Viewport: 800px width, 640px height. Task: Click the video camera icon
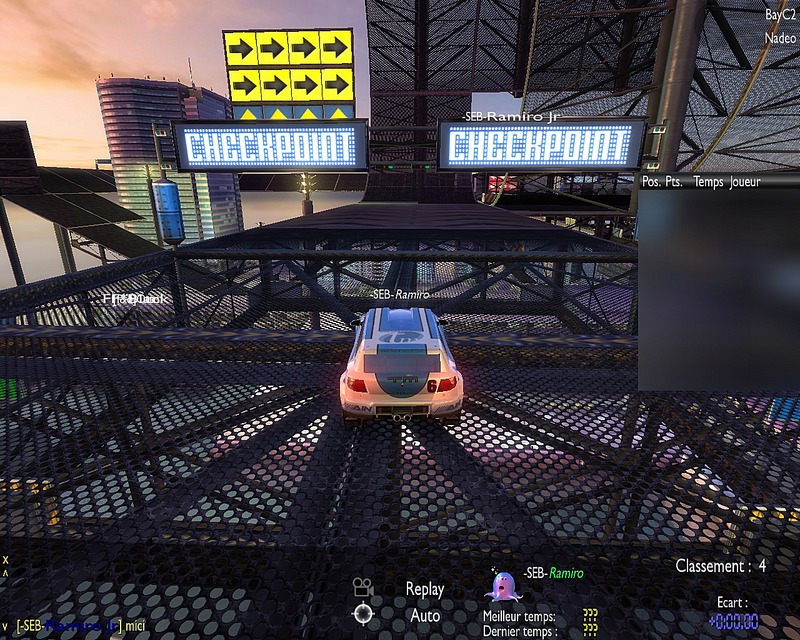pyautogui.click(x=362, y=588)
